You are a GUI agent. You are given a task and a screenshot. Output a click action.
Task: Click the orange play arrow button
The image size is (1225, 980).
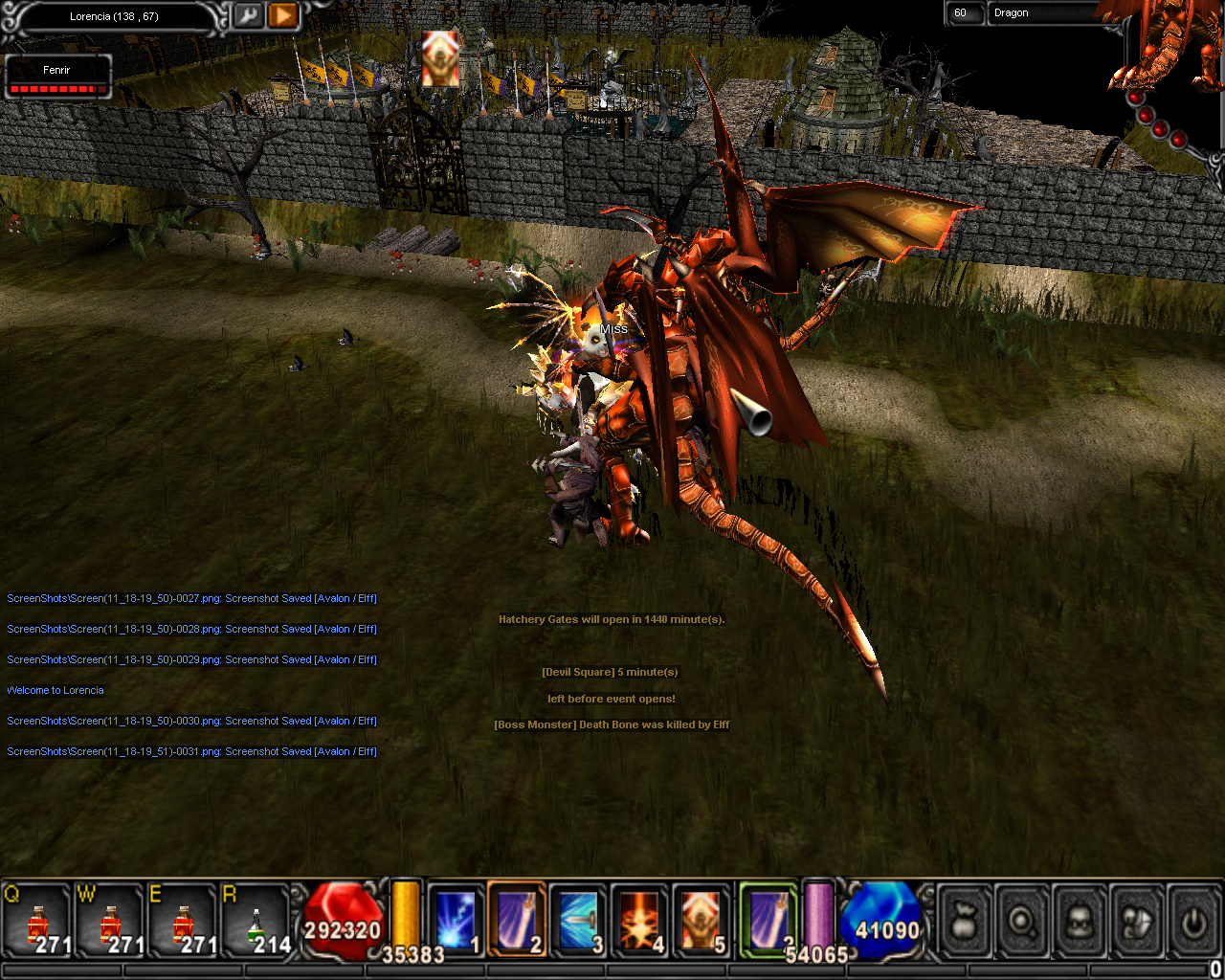(282, 15)
